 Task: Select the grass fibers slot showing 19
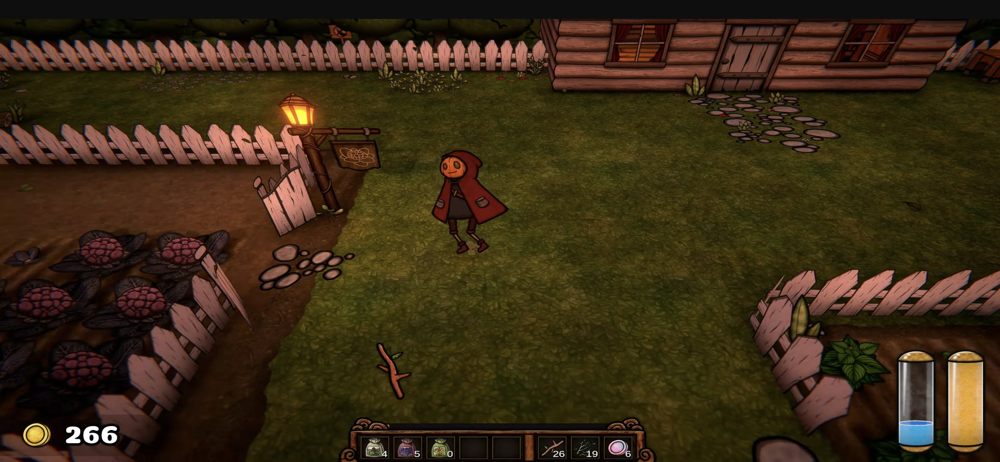585,448
